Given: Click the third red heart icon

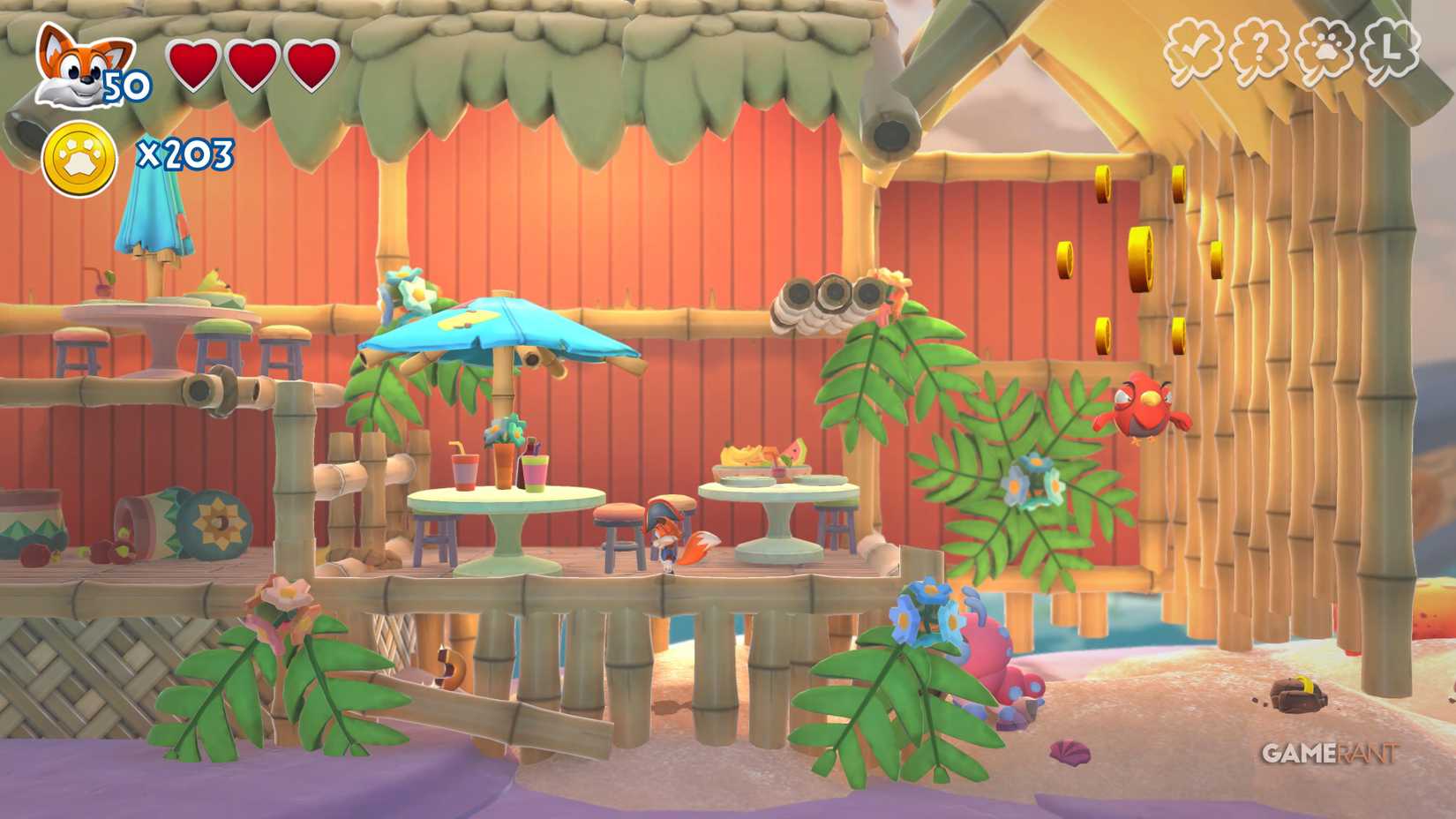Looking at the screenshot, I should coord(313,64).
